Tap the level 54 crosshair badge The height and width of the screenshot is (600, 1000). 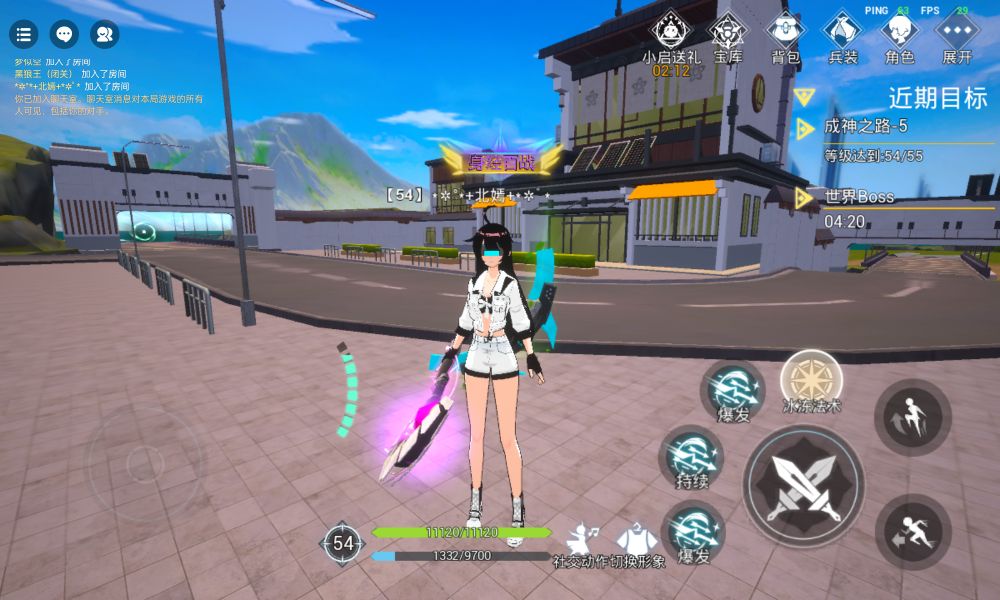(343, 544)
